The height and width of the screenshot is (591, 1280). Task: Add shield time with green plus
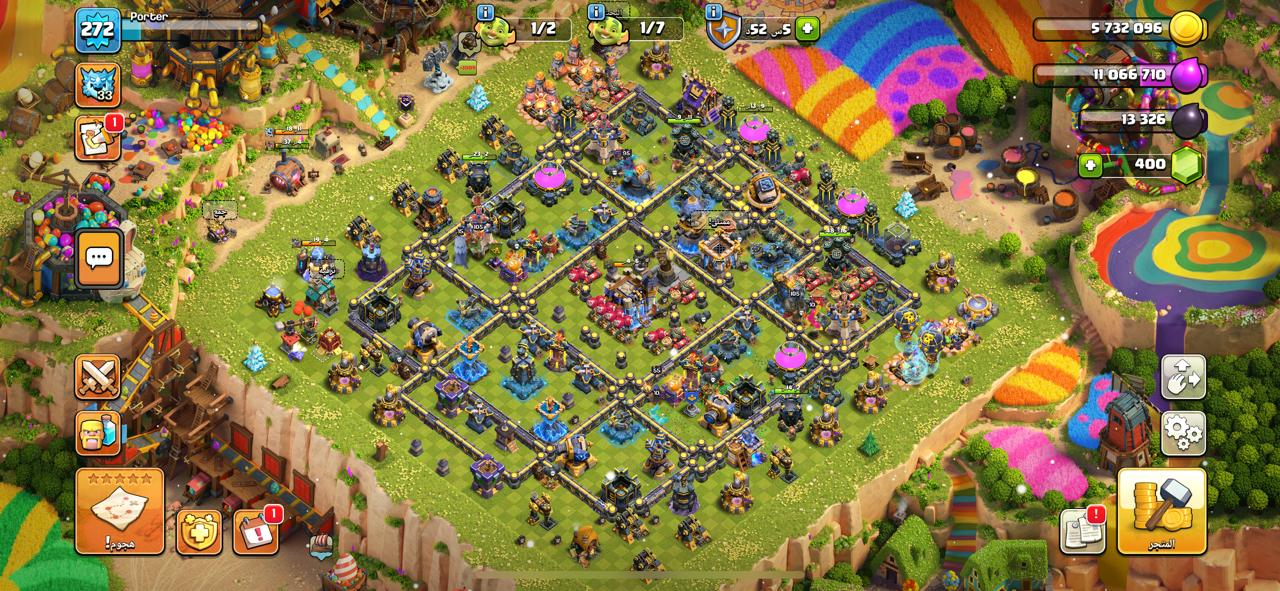807,29
